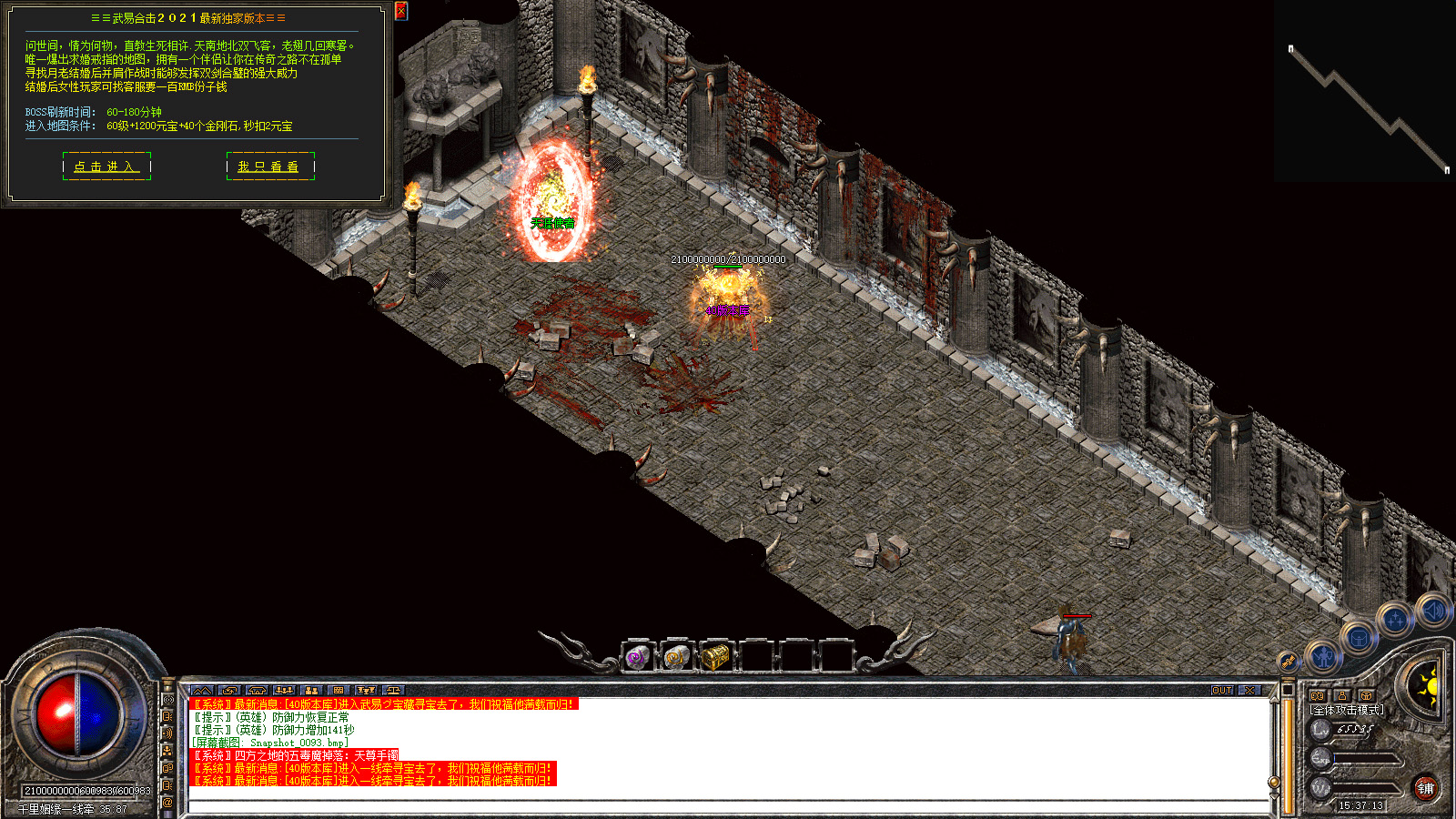Click the mountain icon in chat toolbar
Screen dimensions: 1456x819
(202, 691)
